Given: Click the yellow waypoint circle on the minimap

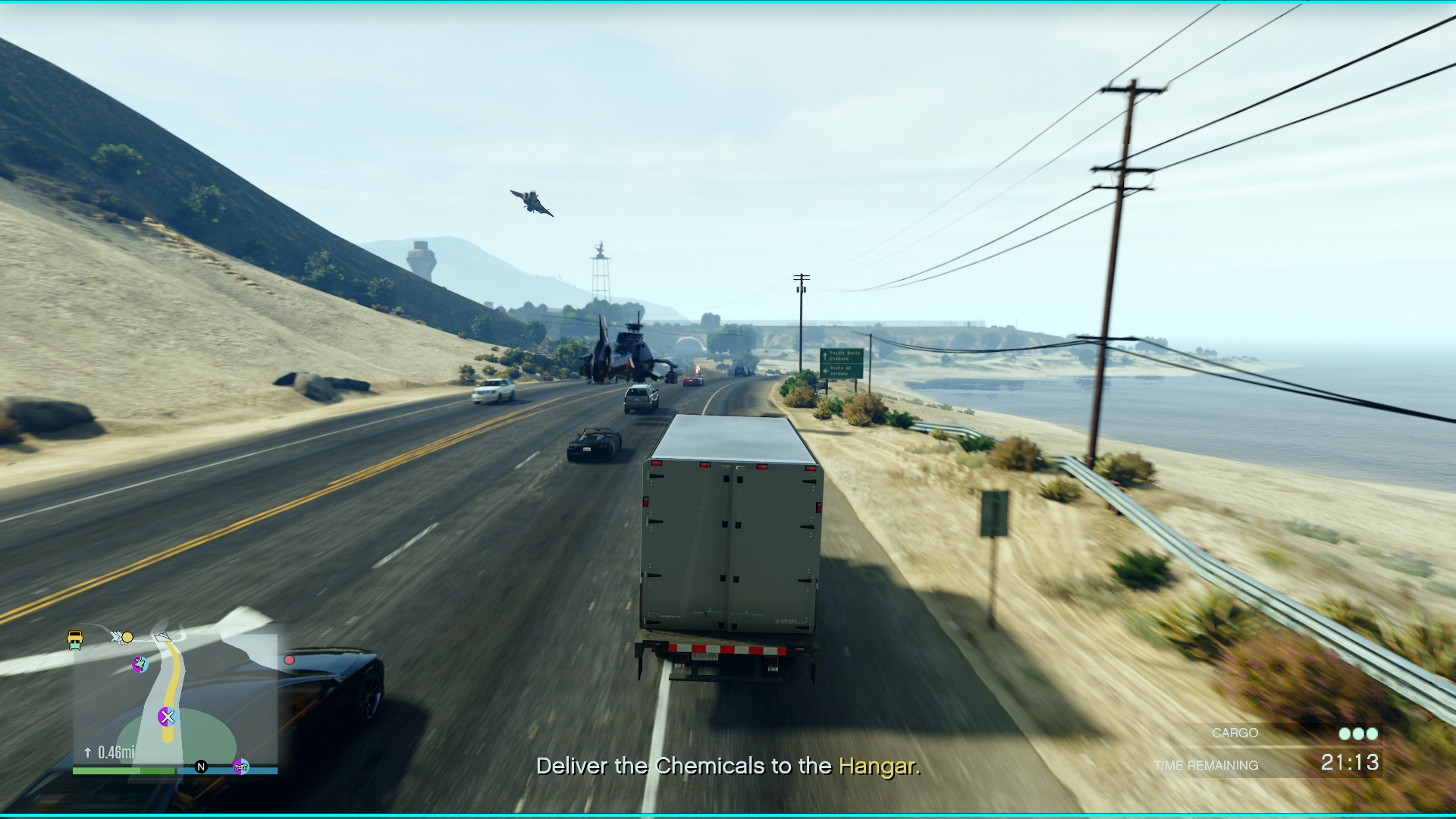Looking at the screenshot, I should [127, 638].
